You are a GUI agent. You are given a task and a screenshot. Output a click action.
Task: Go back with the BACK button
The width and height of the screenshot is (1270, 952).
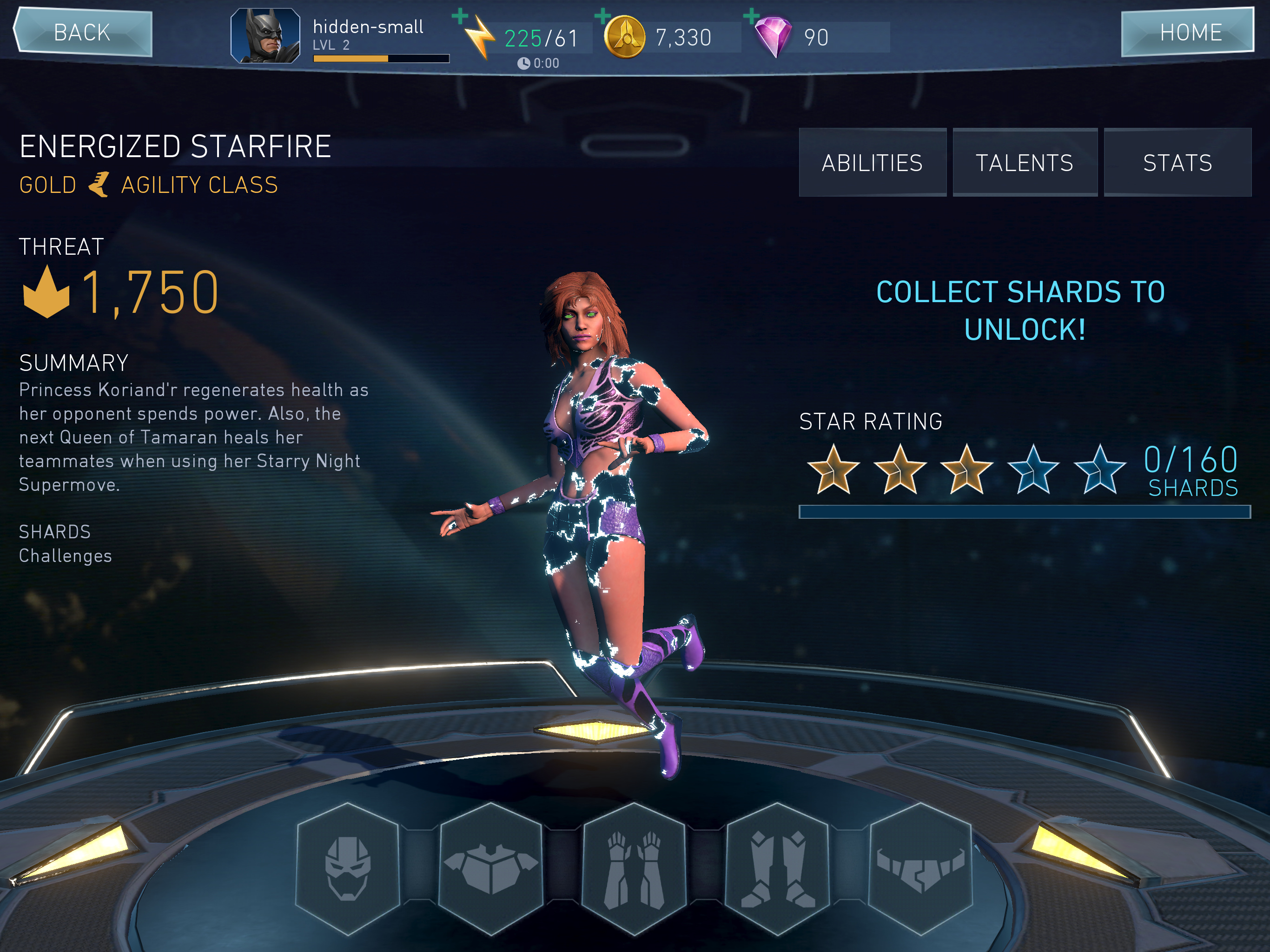point(83,33)
